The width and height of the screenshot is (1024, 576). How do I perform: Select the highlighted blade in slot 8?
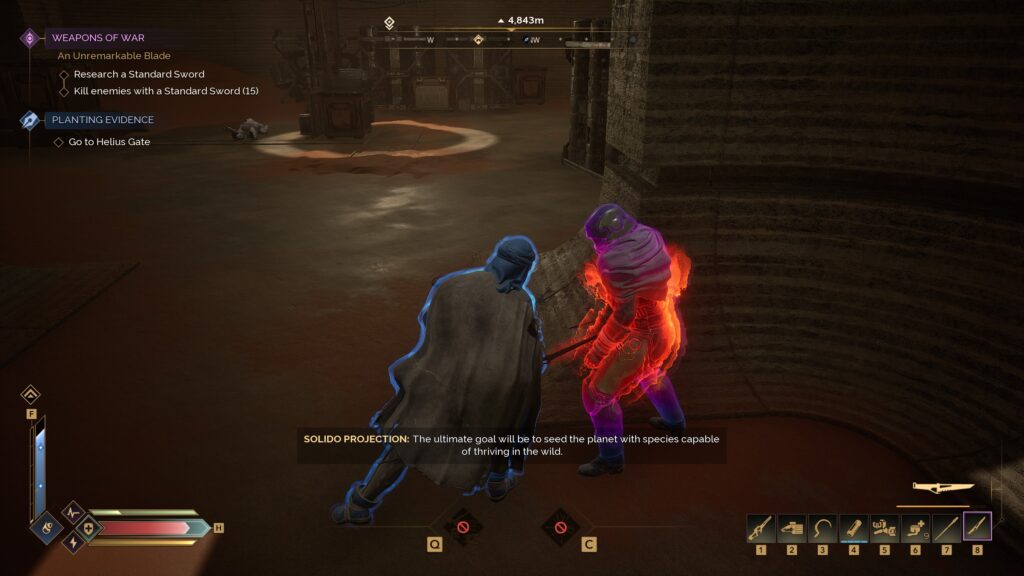pos(977,527)
